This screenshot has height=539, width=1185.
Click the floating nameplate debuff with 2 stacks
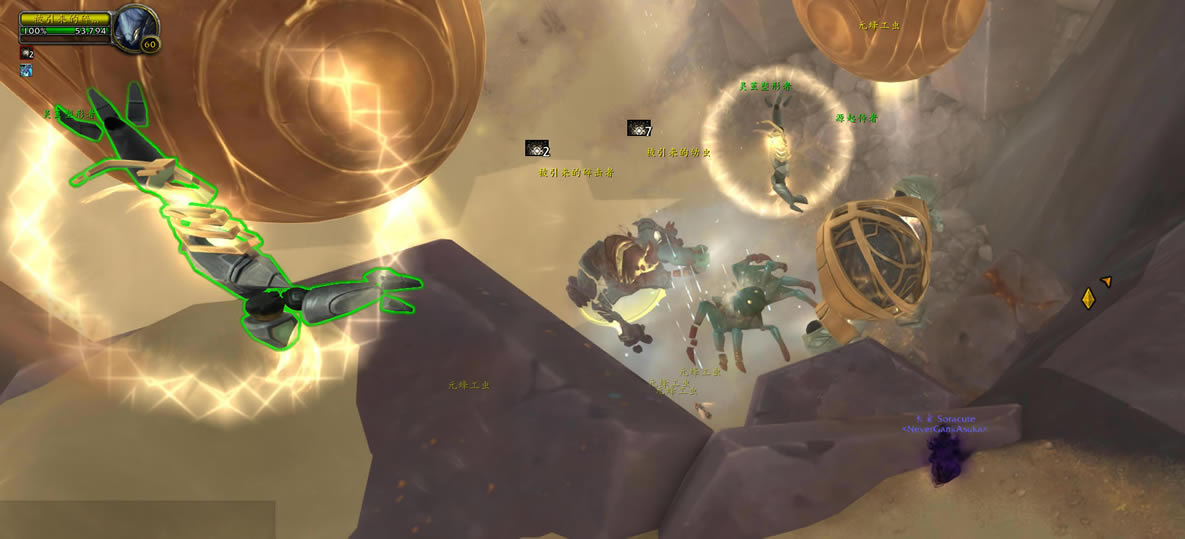536,148
